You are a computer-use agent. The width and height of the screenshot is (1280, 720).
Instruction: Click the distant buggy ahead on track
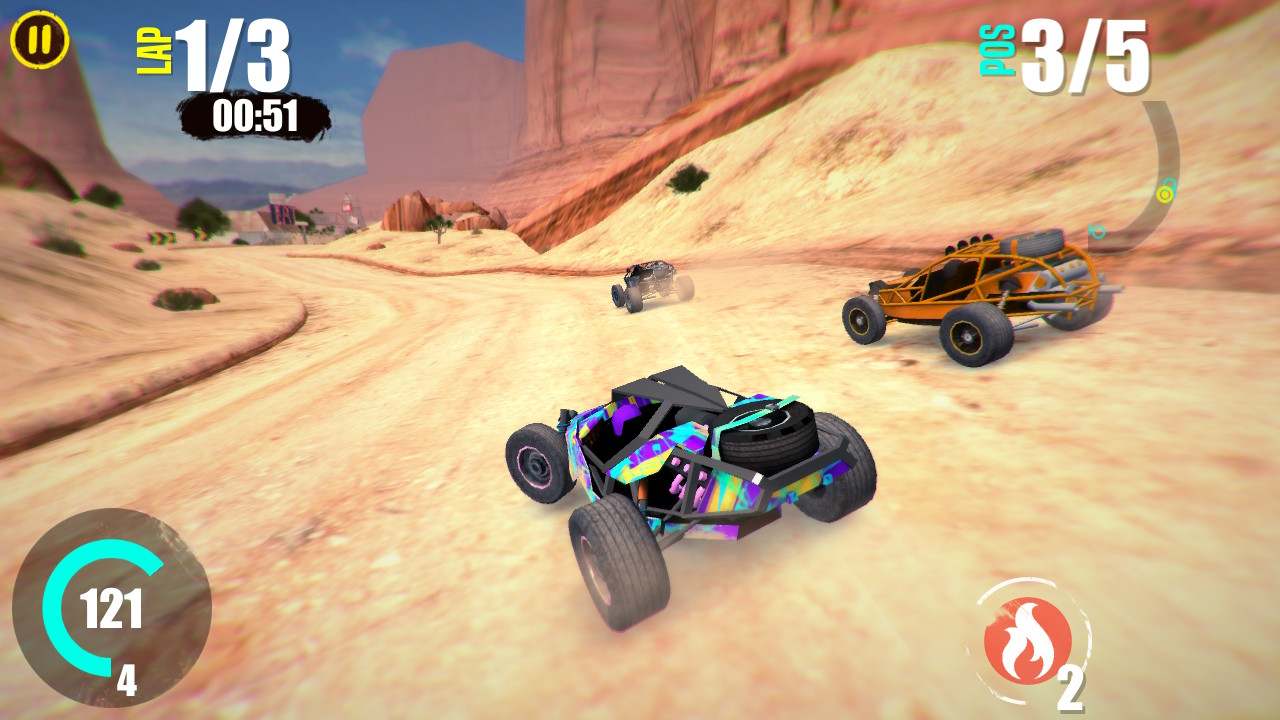(x=650, y=285)
